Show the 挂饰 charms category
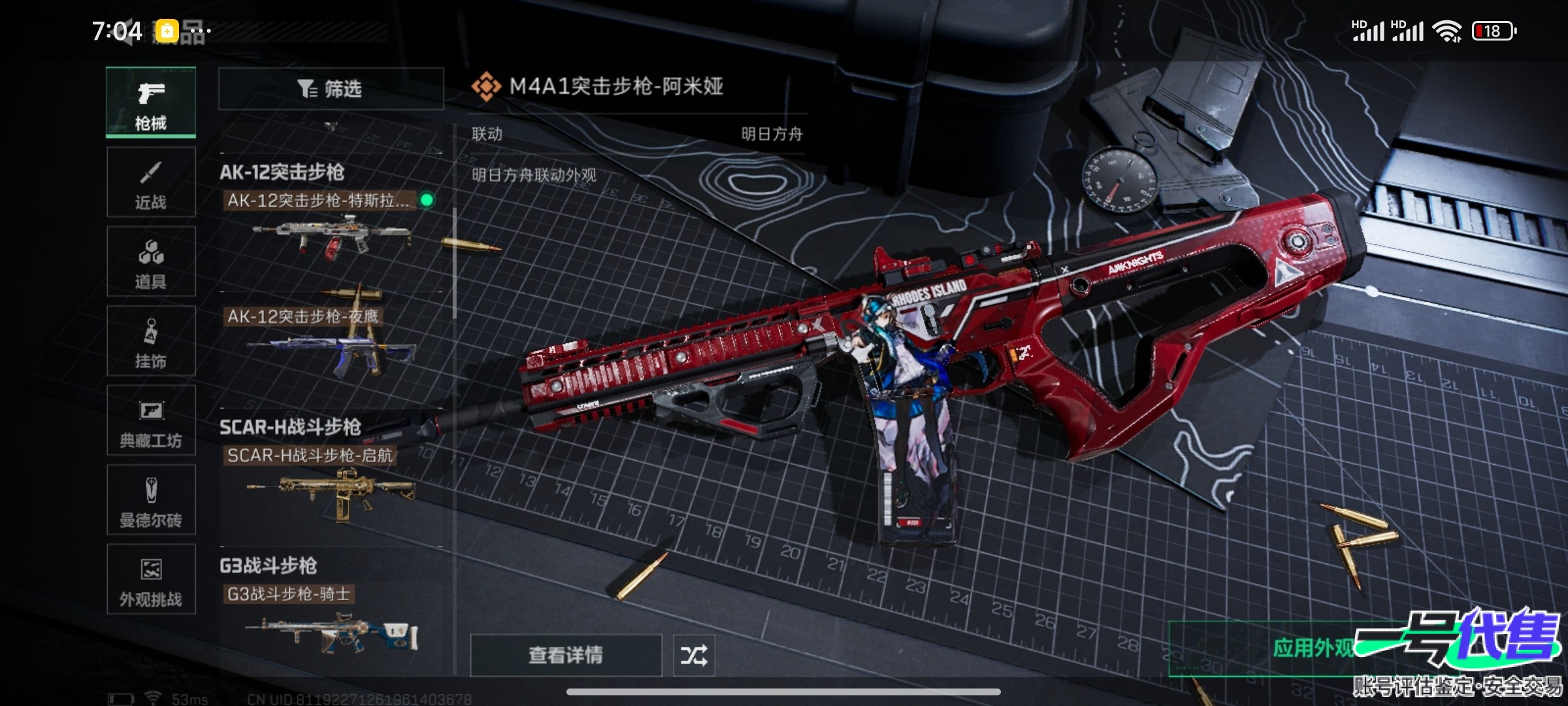This screenshot has width=1568, height=706. (151, 341)
